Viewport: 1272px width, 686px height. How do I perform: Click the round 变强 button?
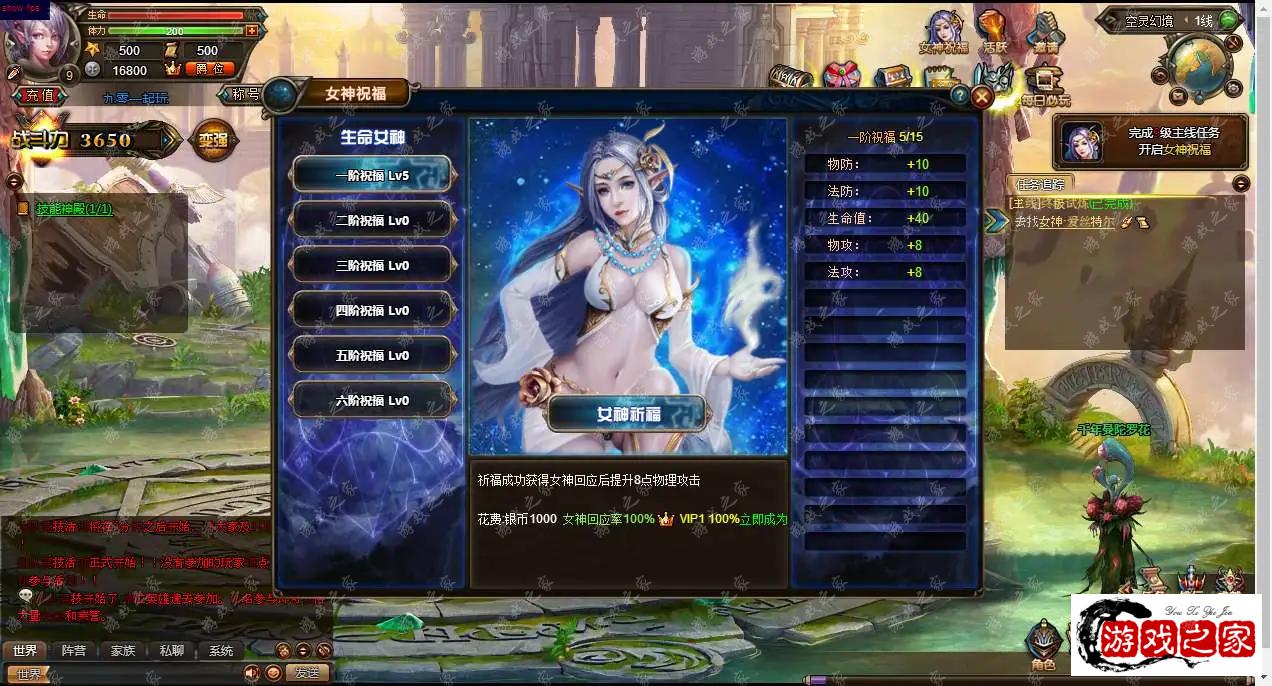[213, 140]
